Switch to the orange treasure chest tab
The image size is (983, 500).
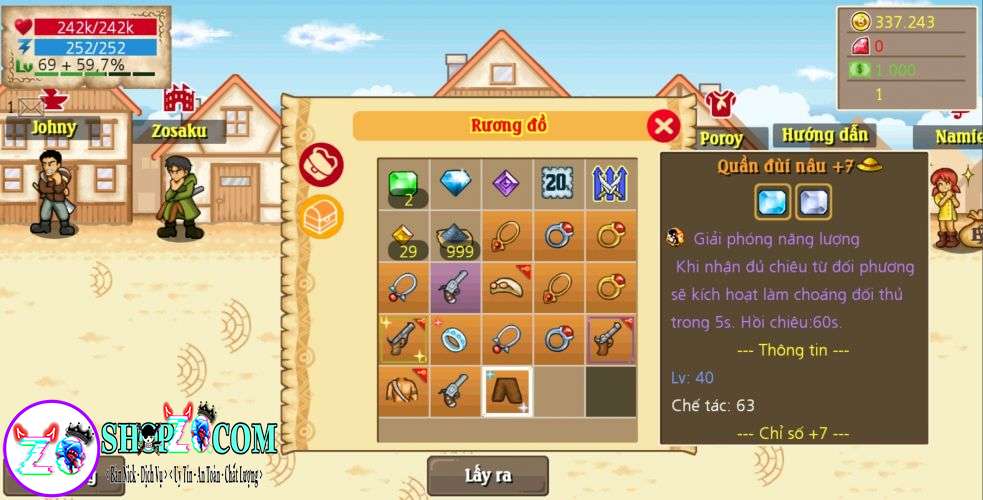click(322, 215)
